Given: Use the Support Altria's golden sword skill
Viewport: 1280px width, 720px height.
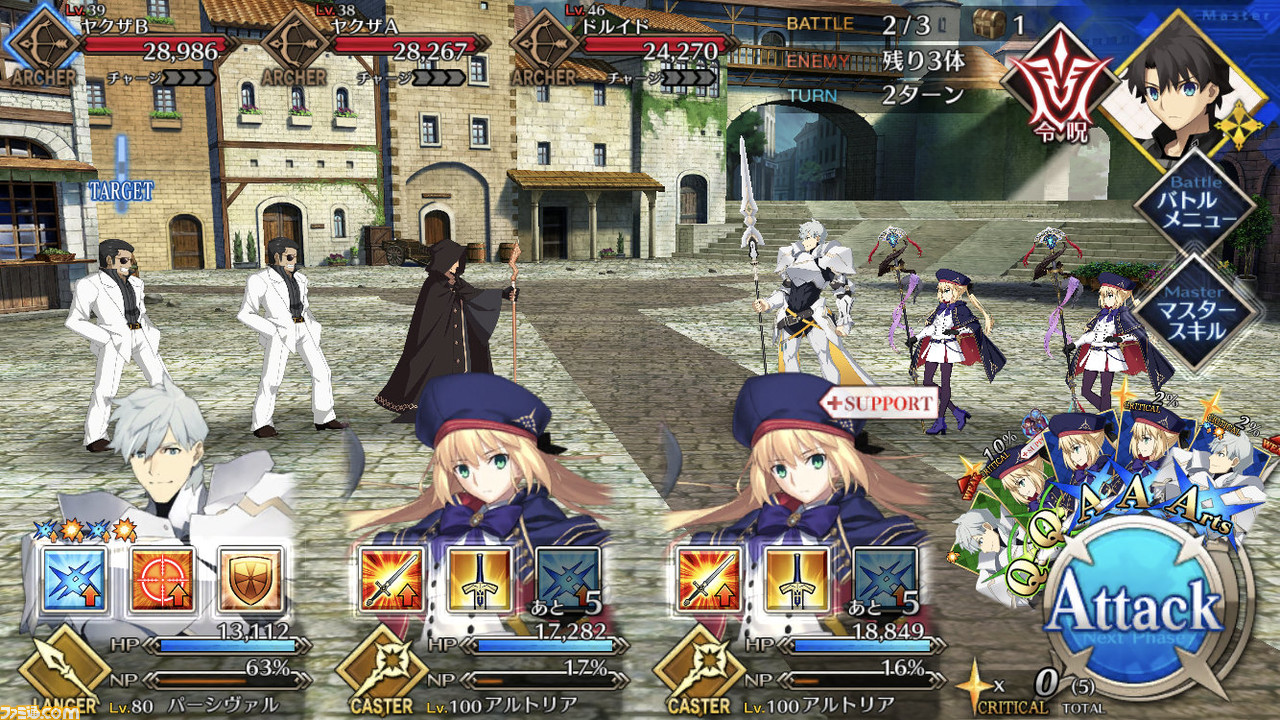Looking at the screenshot, I should coord(796,579).
